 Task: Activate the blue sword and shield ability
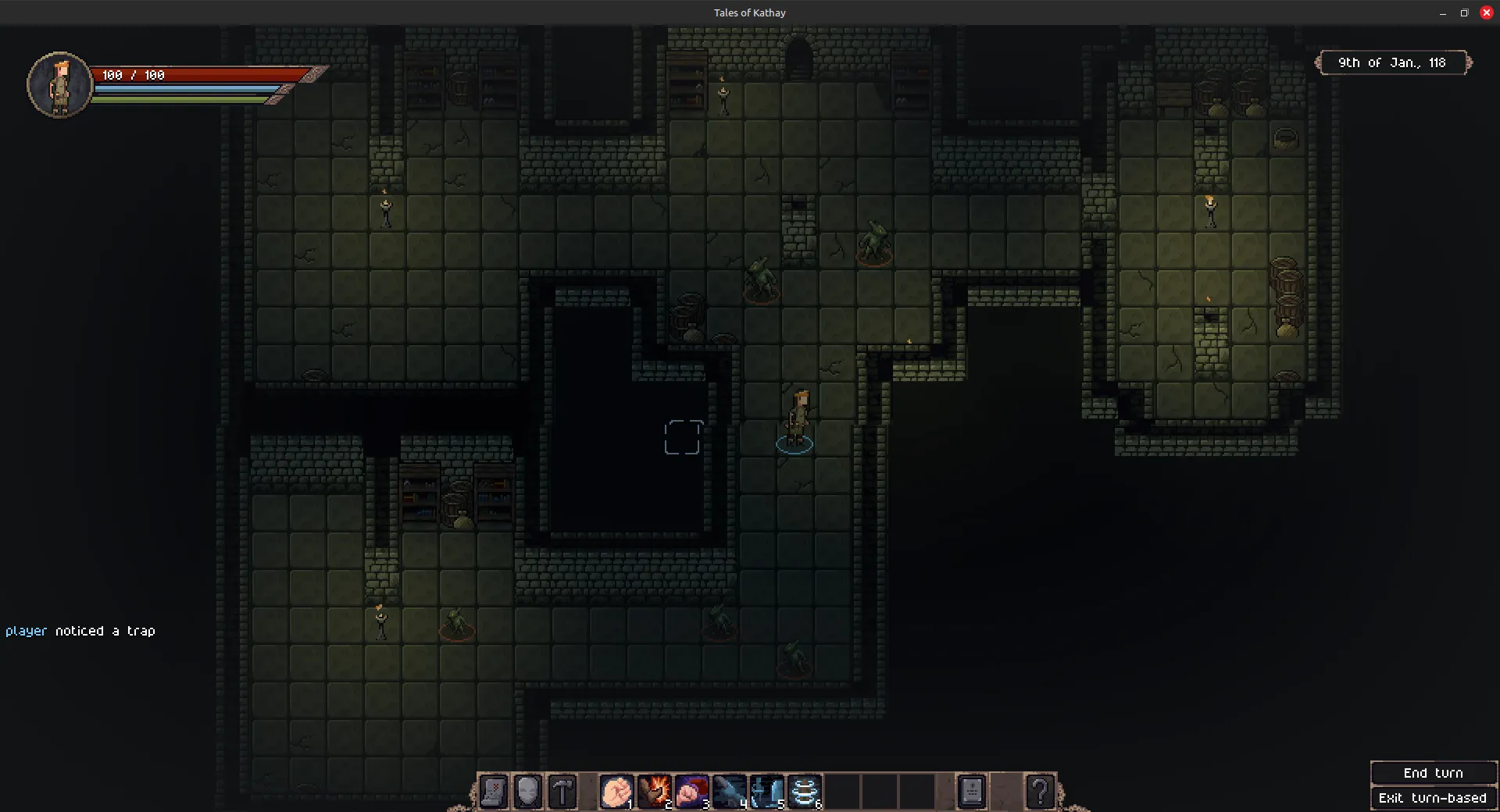[767, 792]
